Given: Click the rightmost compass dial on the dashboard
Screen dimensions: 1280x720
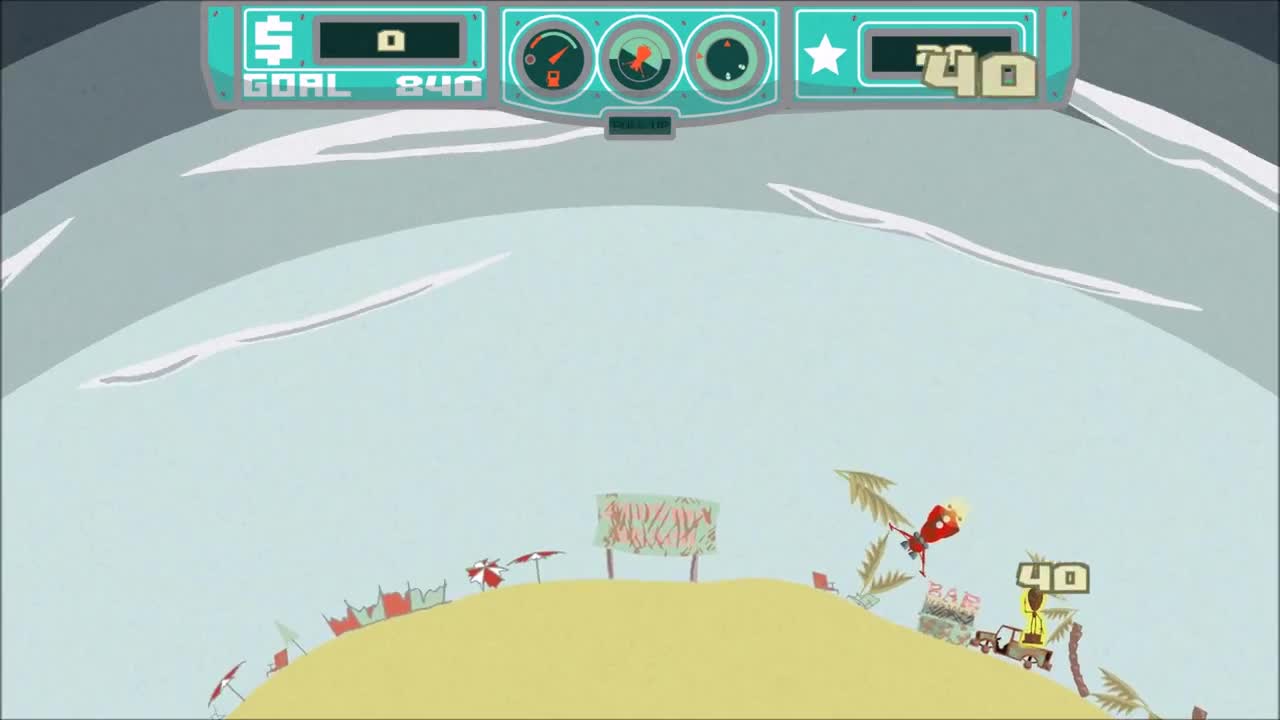Looking at the screenshot, I should tap(724, 57).
